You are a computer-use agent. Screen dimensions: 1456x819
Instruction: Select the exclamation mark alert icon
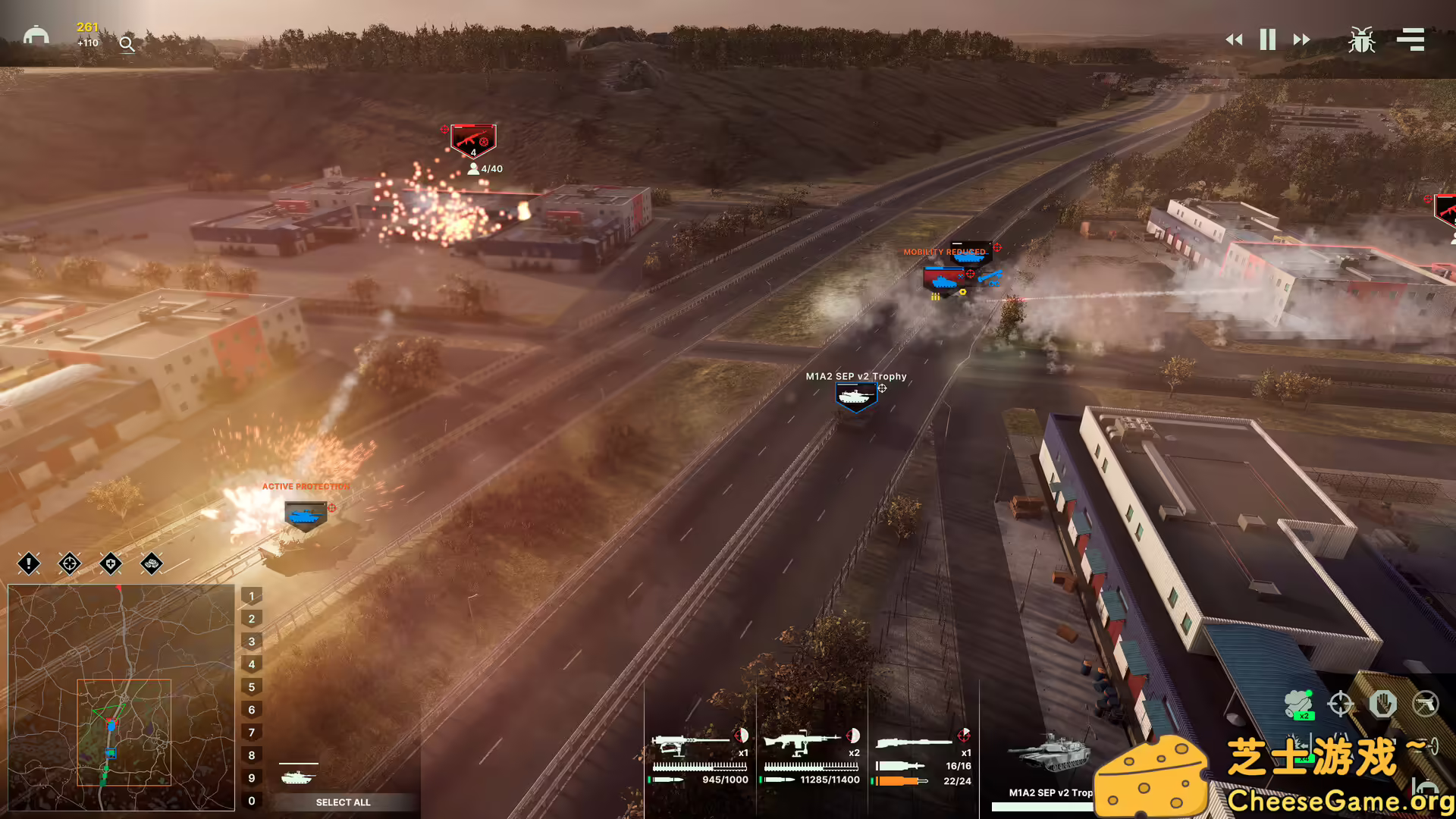[29, 563]
